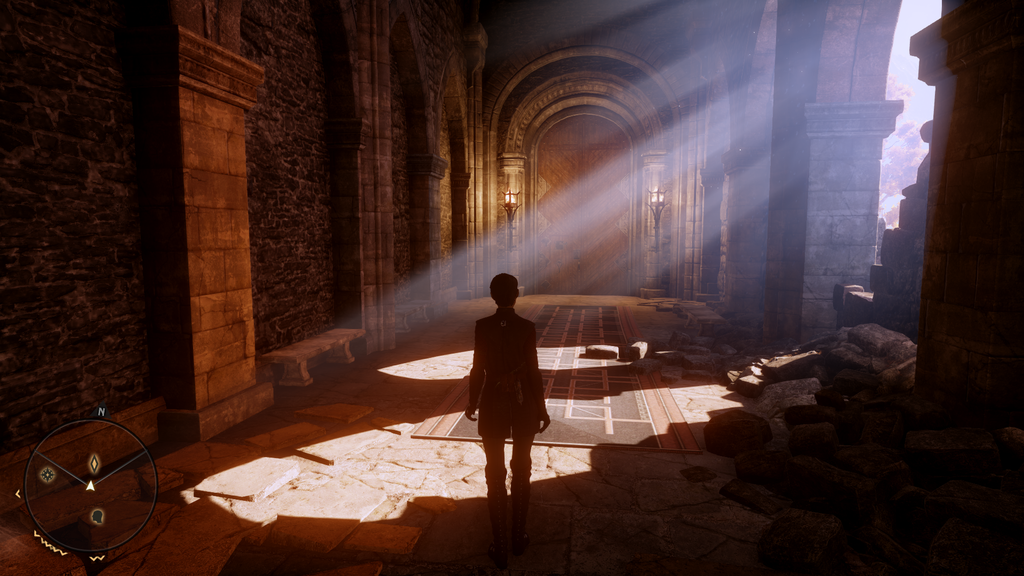
Task: Select the diamond marker on the minimap
Action: 94,463
